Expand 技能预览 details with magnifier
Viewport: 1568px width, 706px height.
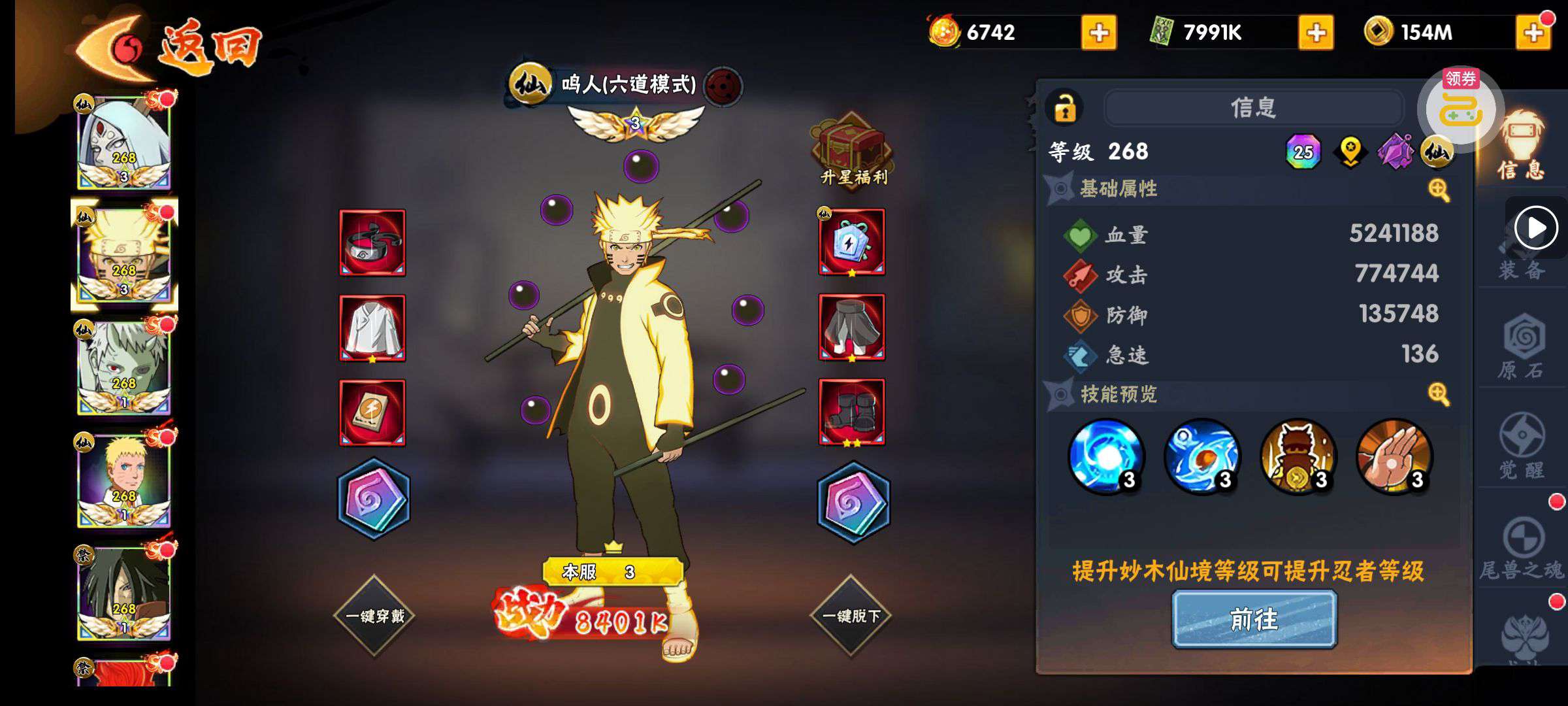[1438, 394]
